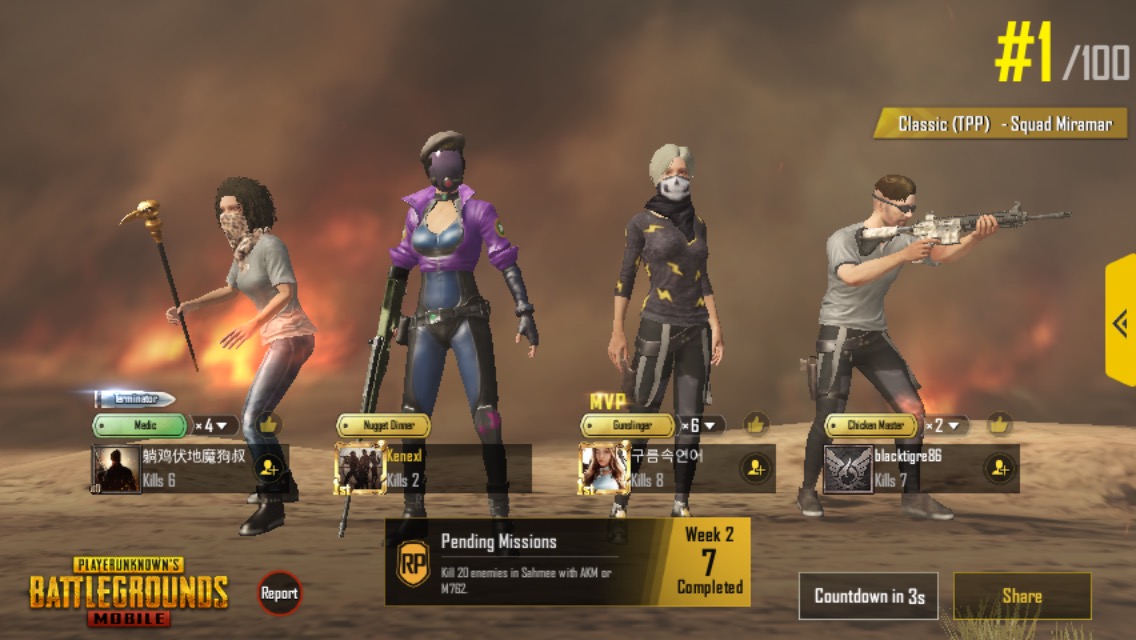This screenshot has height=640, width=1136.
Task: Share the match result
Action: (1022, 596)
